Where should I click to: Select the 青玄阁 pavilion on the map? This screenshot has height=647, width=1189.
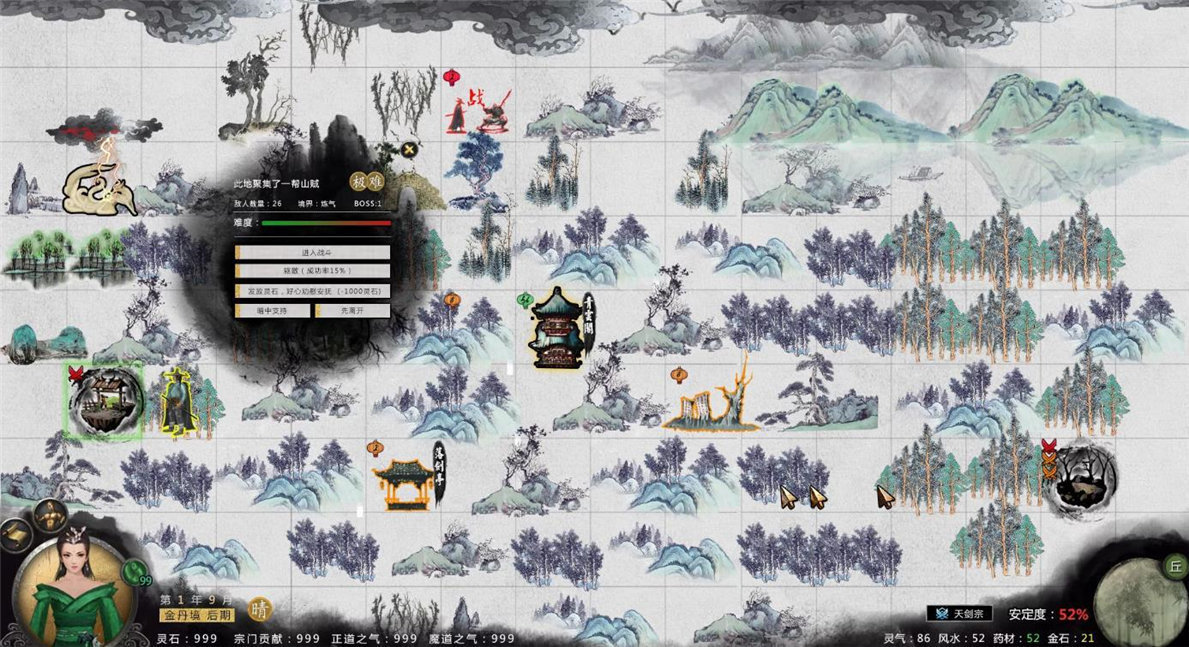(558, 327)
